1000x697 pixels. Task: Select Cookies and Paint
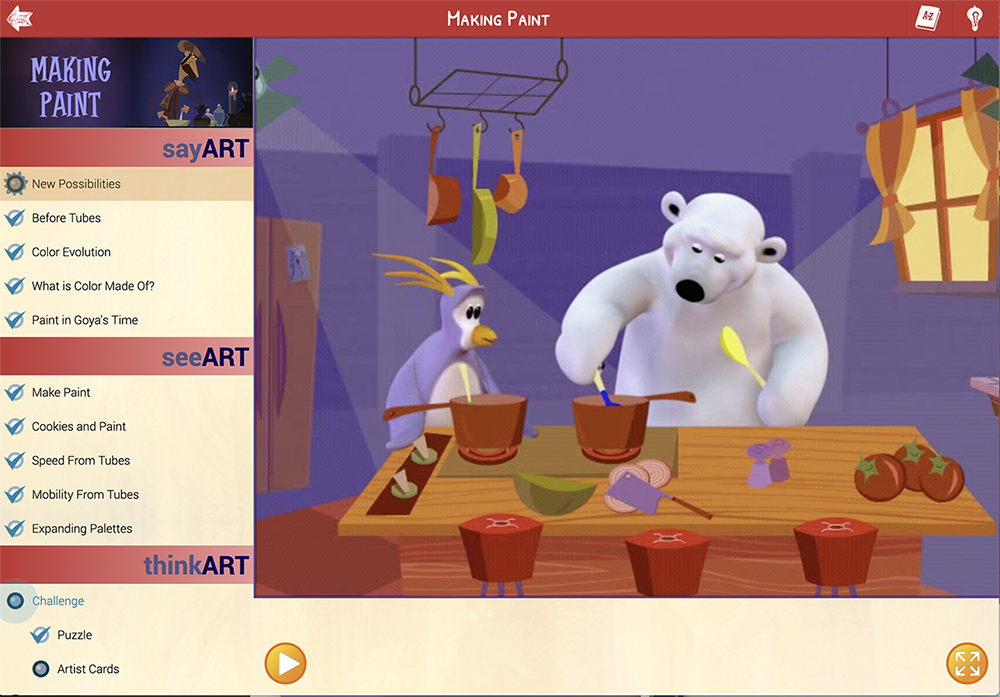point(79,427)
